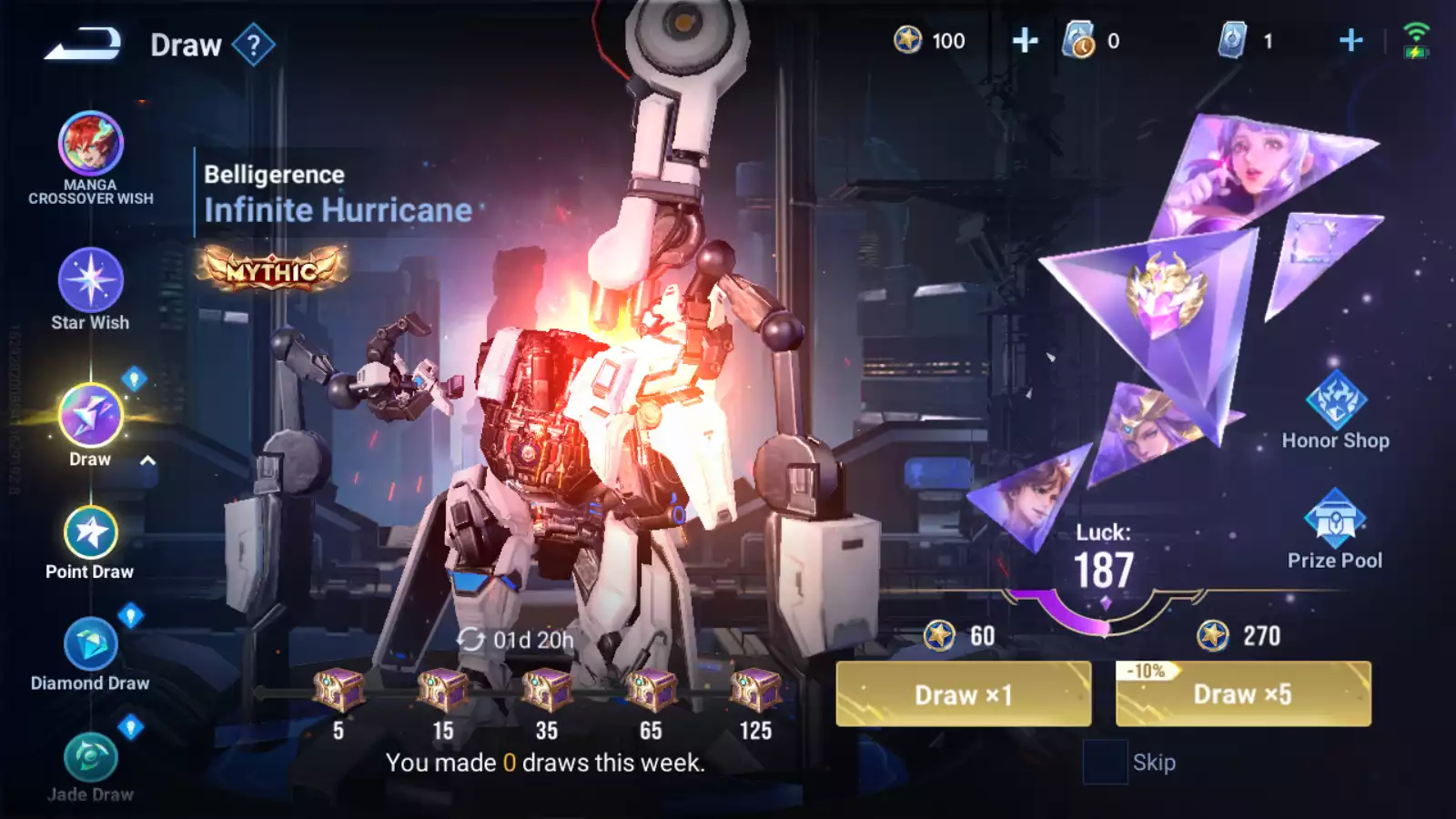Open the 35-draw reward chest
This screenshot has width=1456, height=819.
coord(547,690)
